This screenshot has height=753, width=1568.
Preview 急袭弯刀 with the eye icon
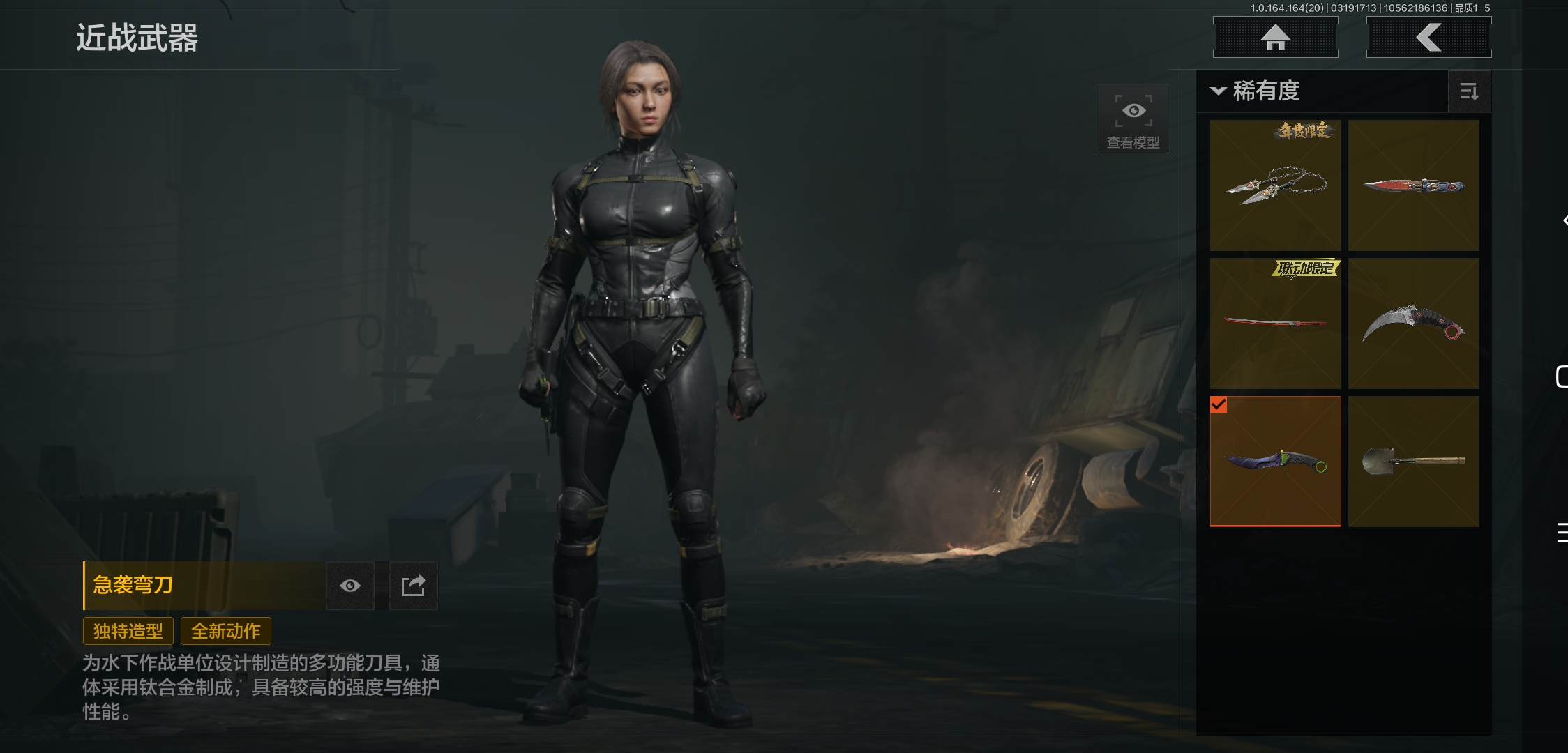pos(350,586)
